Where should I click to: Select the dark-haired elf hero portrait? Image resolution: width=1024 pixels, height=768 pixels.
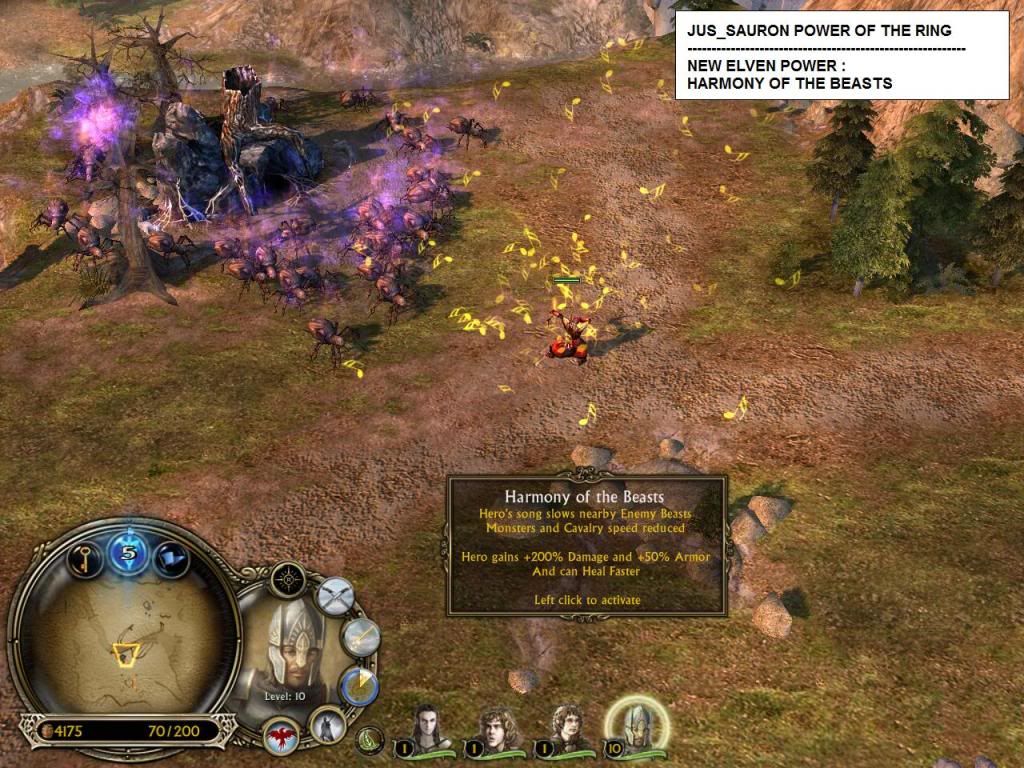[x=427, y=727]
